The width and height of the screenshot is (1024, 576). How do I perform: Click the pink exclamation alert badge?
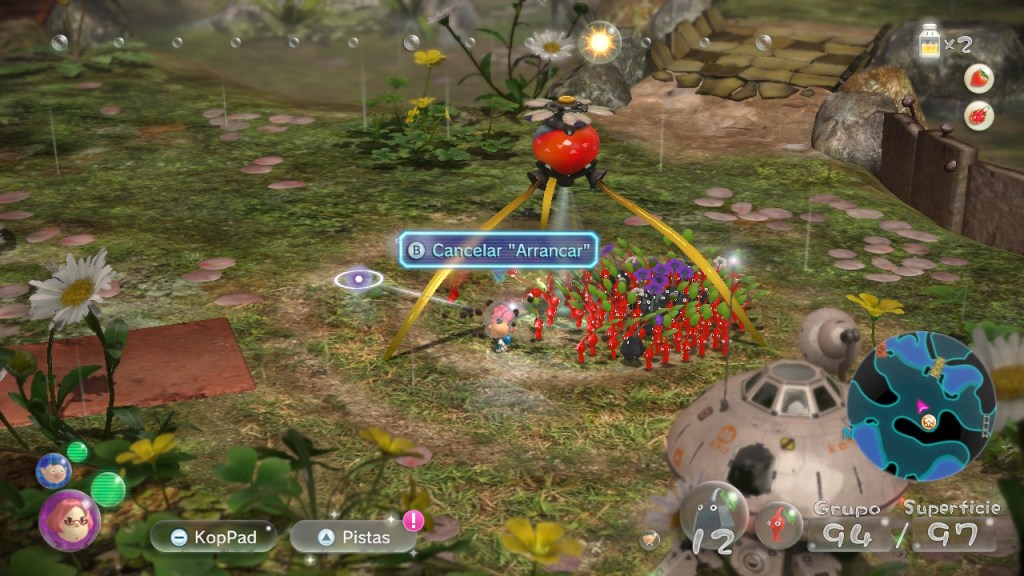pos(413,520)
